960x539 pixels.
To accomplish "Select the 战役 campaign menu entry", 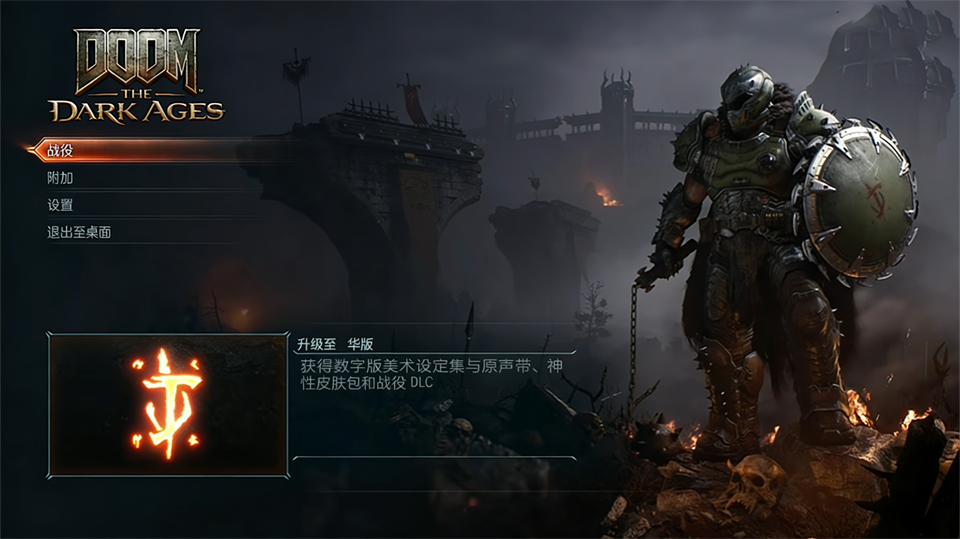I will 61,151.
